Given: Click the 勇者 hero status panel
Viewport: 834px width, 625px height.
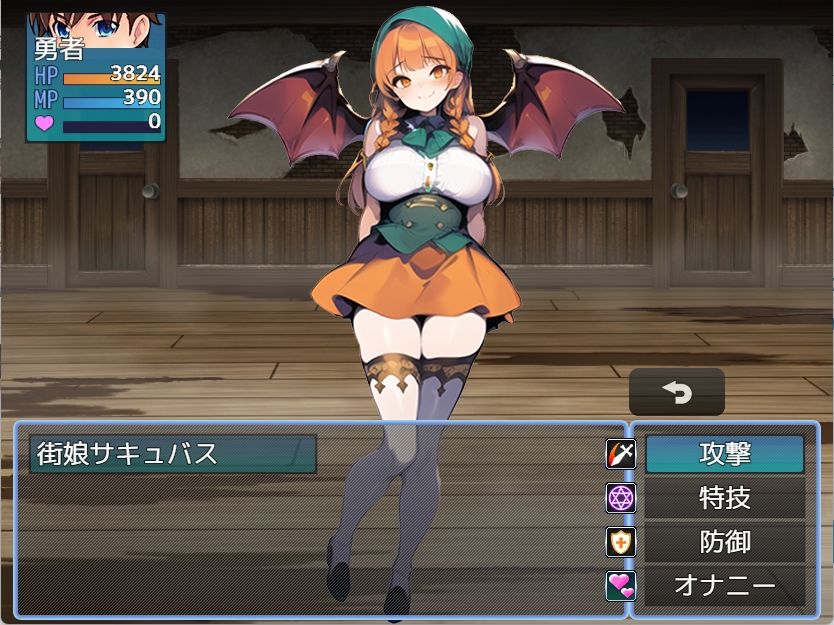Looking at the screenshot, I should click(x=95, y=77).
